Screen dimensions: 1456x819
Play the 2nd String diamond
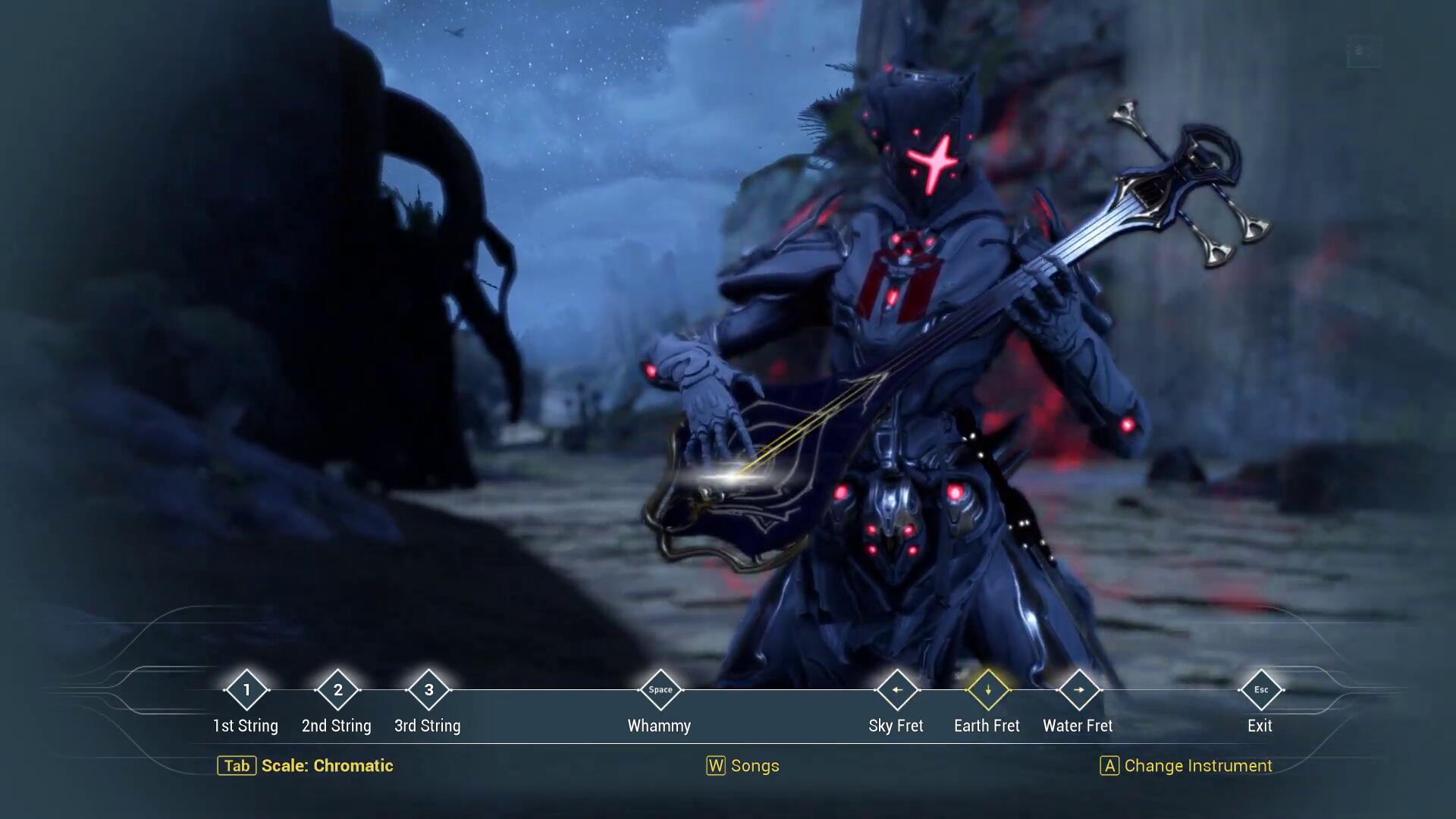click(x=337, y=690)
